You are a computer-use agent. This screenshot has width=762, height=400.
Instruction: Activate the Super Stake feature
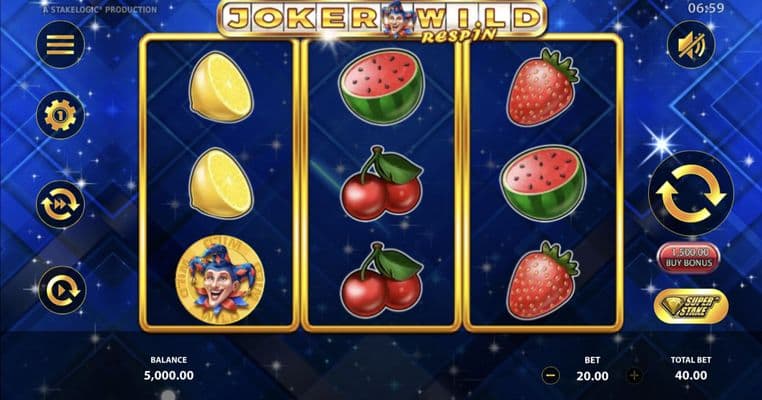[691, 306]
